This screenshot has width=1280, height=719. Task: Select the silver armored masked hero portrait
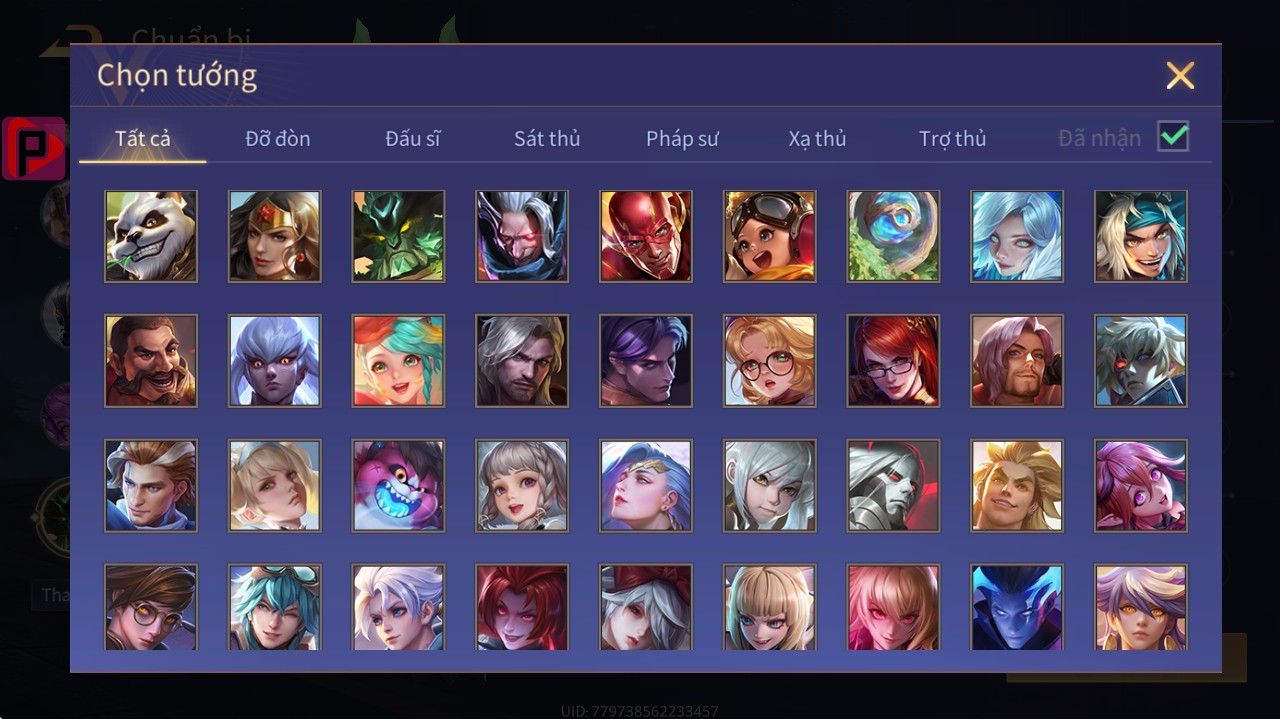[893, 485]
